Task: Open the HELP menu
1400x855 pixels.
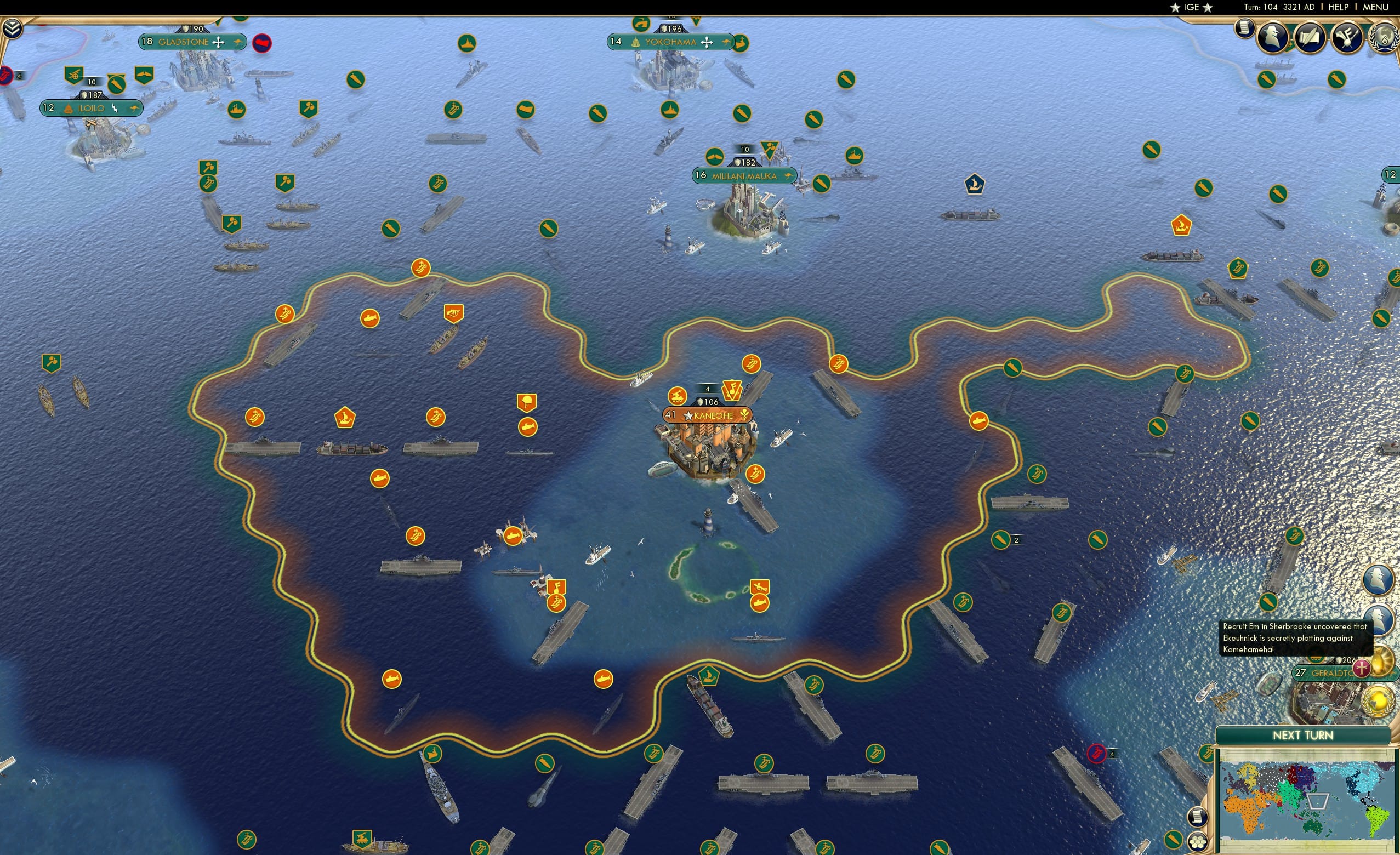Action: pyautogui.click(x=1338, y=7)
